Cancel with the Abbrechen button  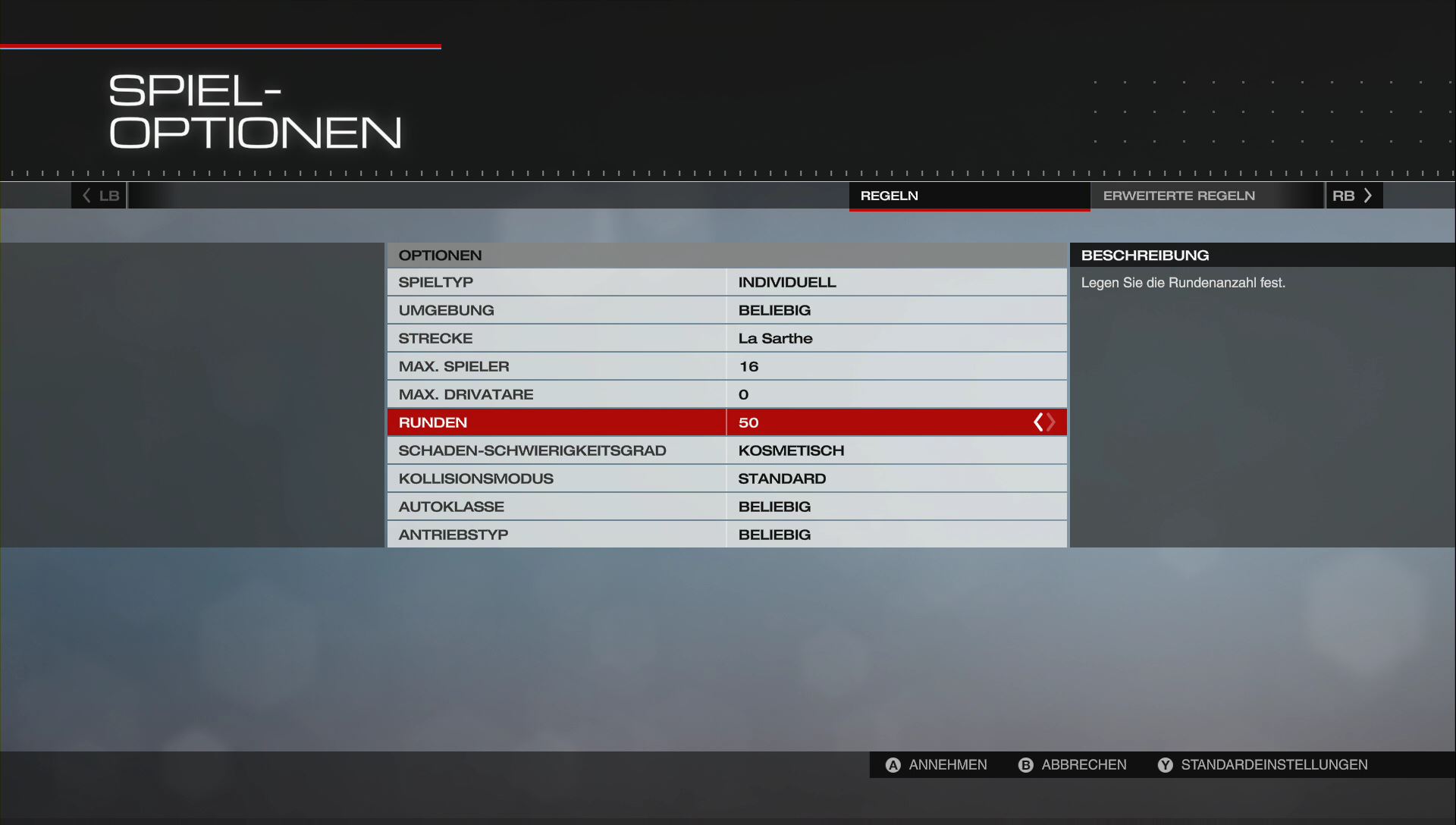pos(1072,765)
